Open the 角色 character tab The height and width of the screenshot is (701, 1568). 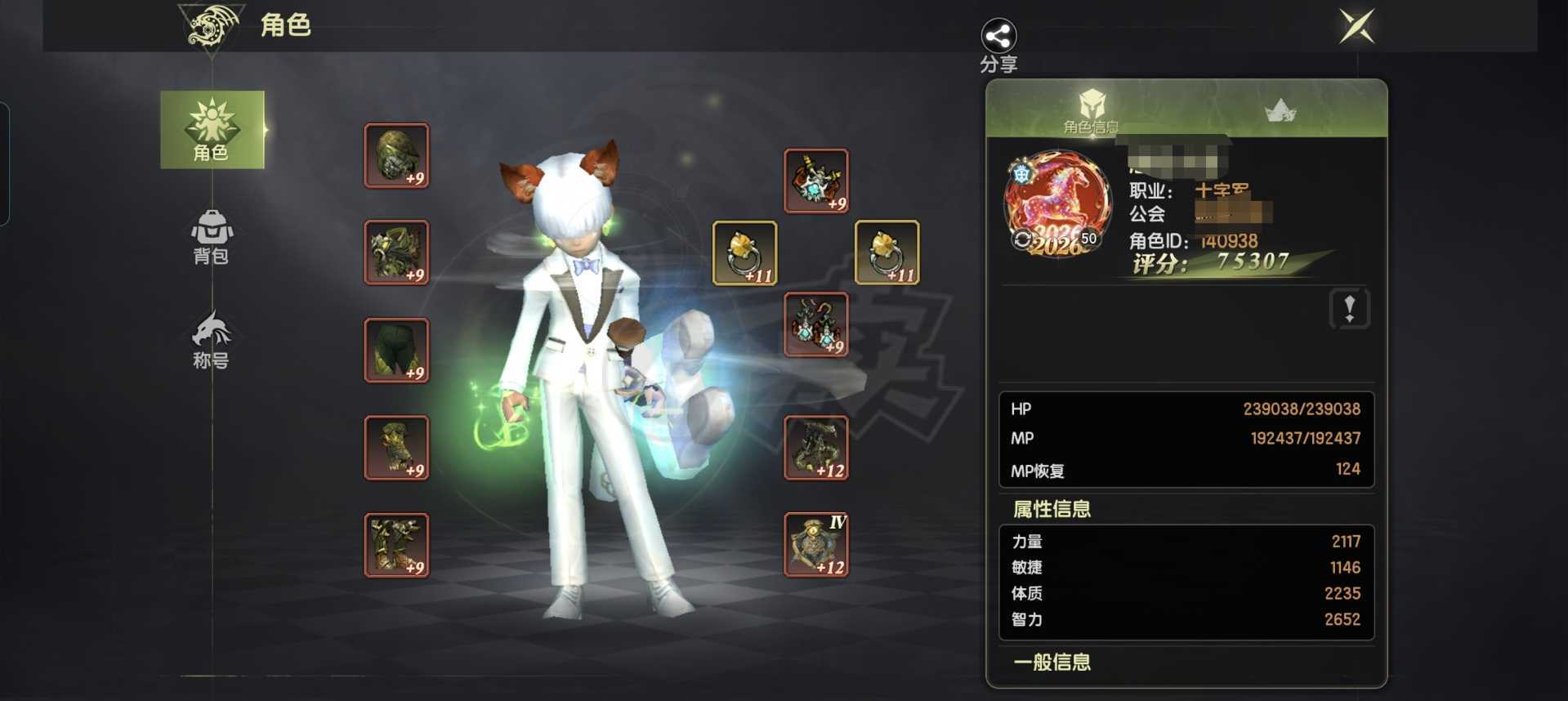(212, 130)
